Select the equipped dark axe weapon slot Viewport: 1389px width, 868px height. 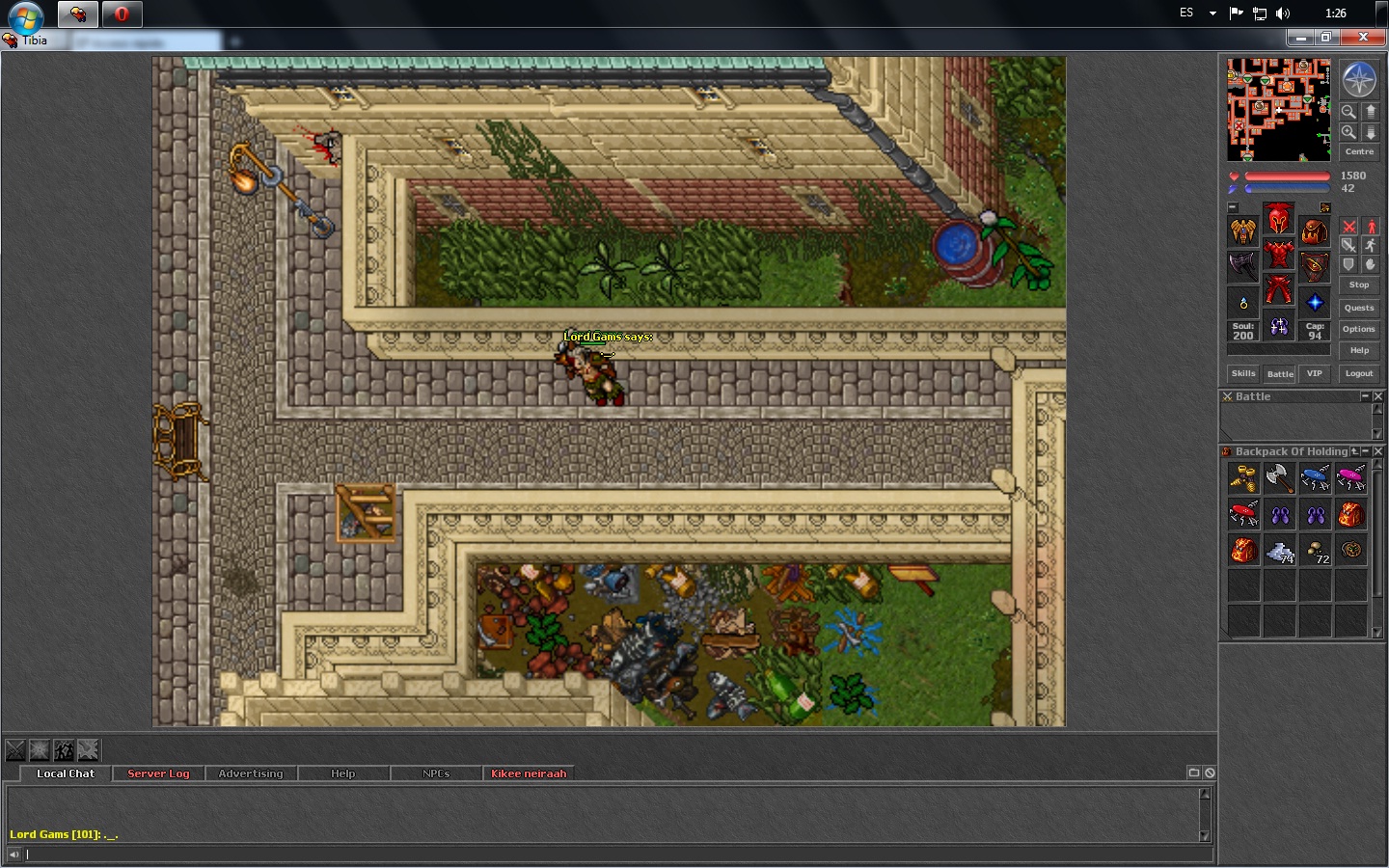[x=1243, y=265]
